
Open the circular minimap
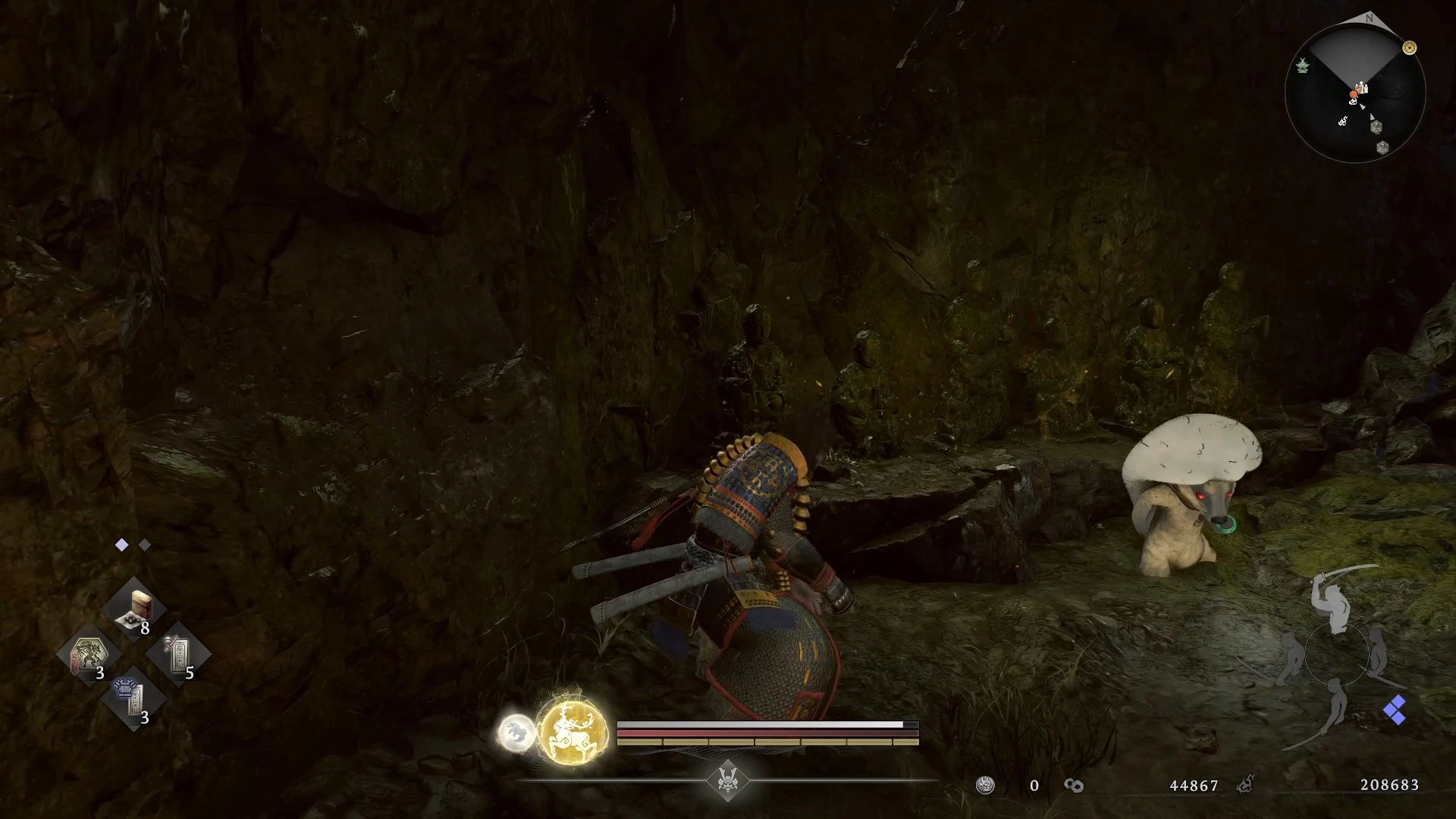pos(1355,94)
